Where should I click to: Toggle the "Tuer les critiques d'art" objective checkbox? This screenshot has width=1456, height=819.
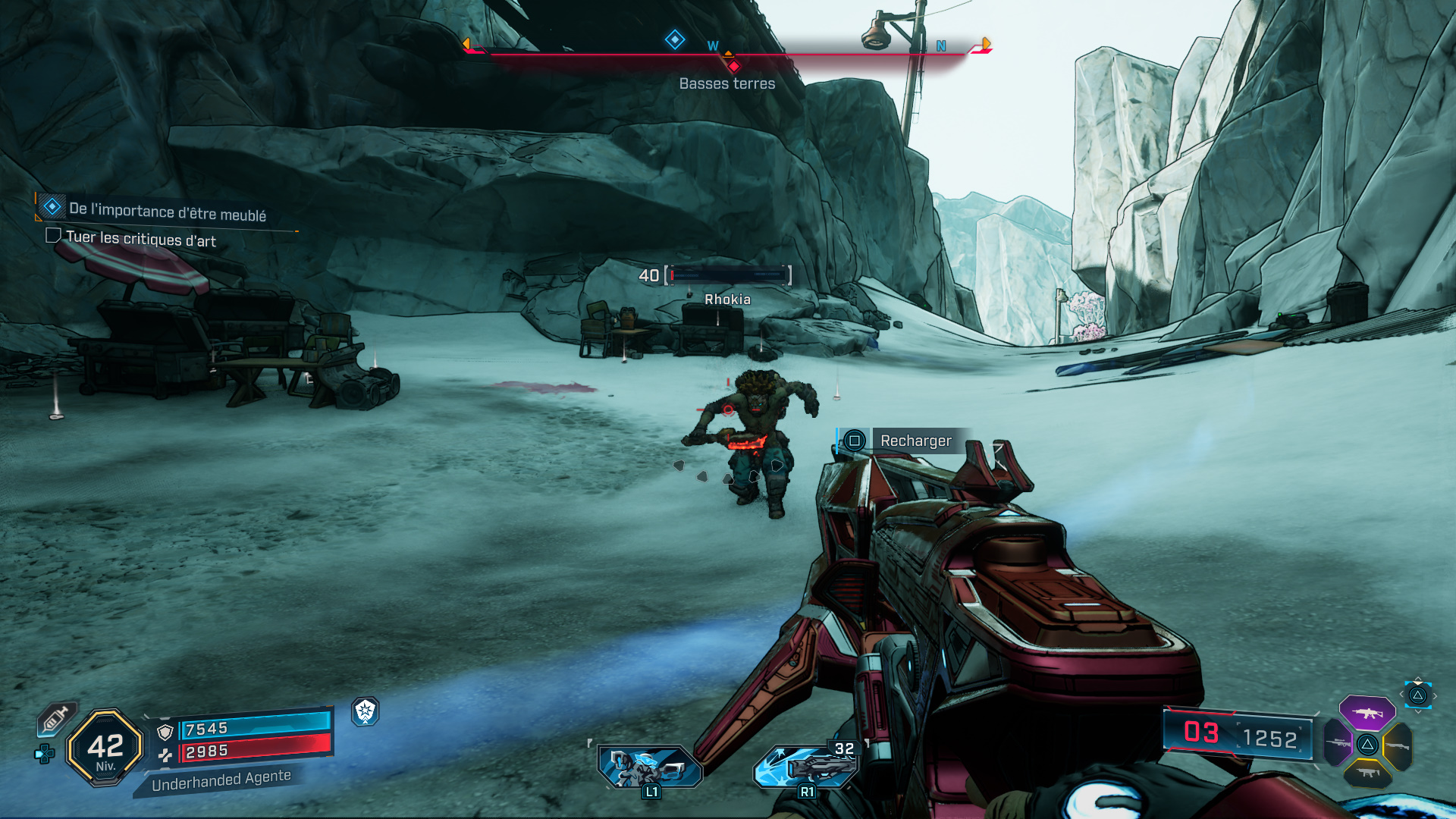coord(53,236)
